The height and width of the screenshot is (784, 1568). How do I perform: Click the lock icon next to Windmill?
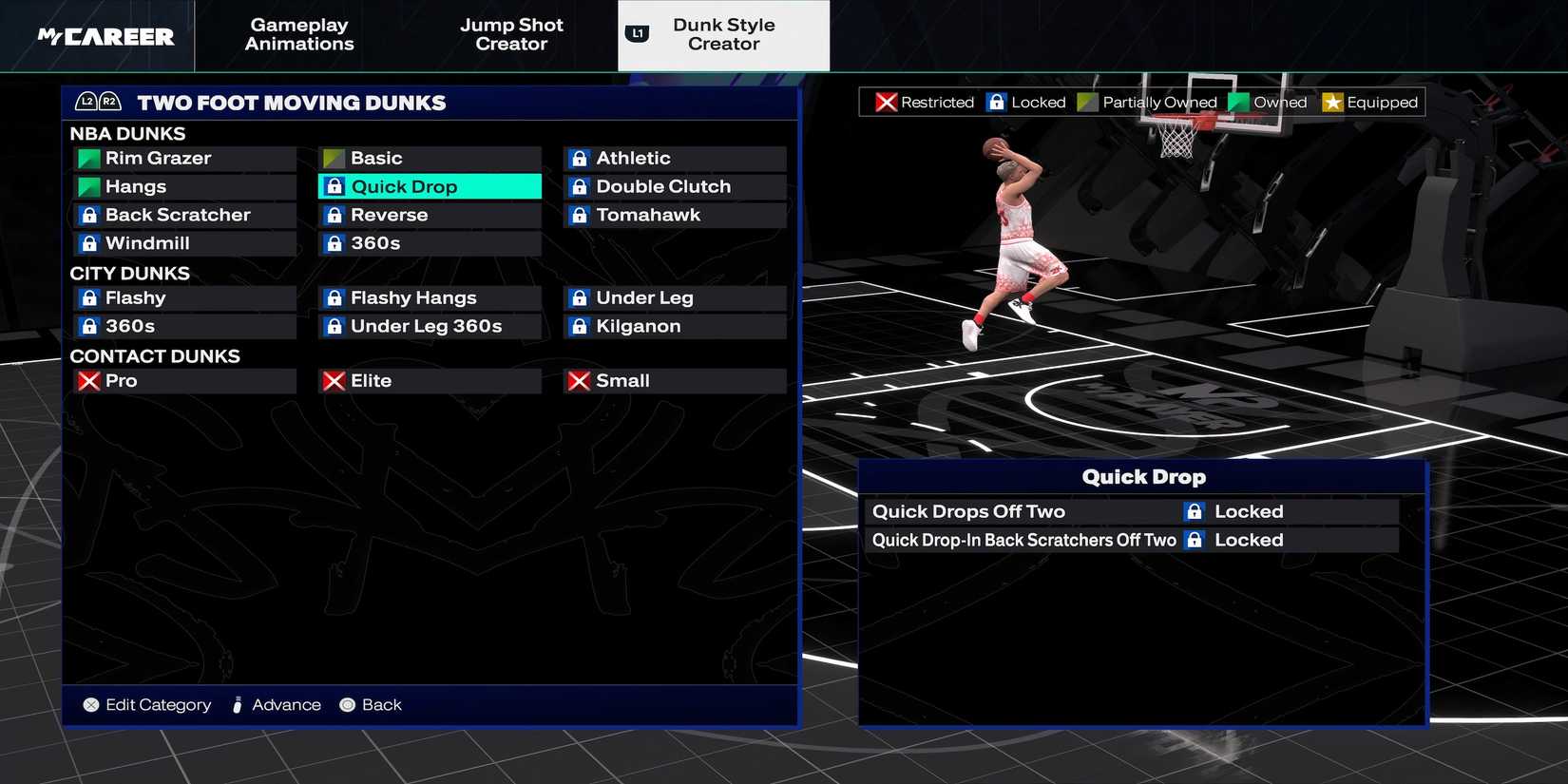pos(88,243)
